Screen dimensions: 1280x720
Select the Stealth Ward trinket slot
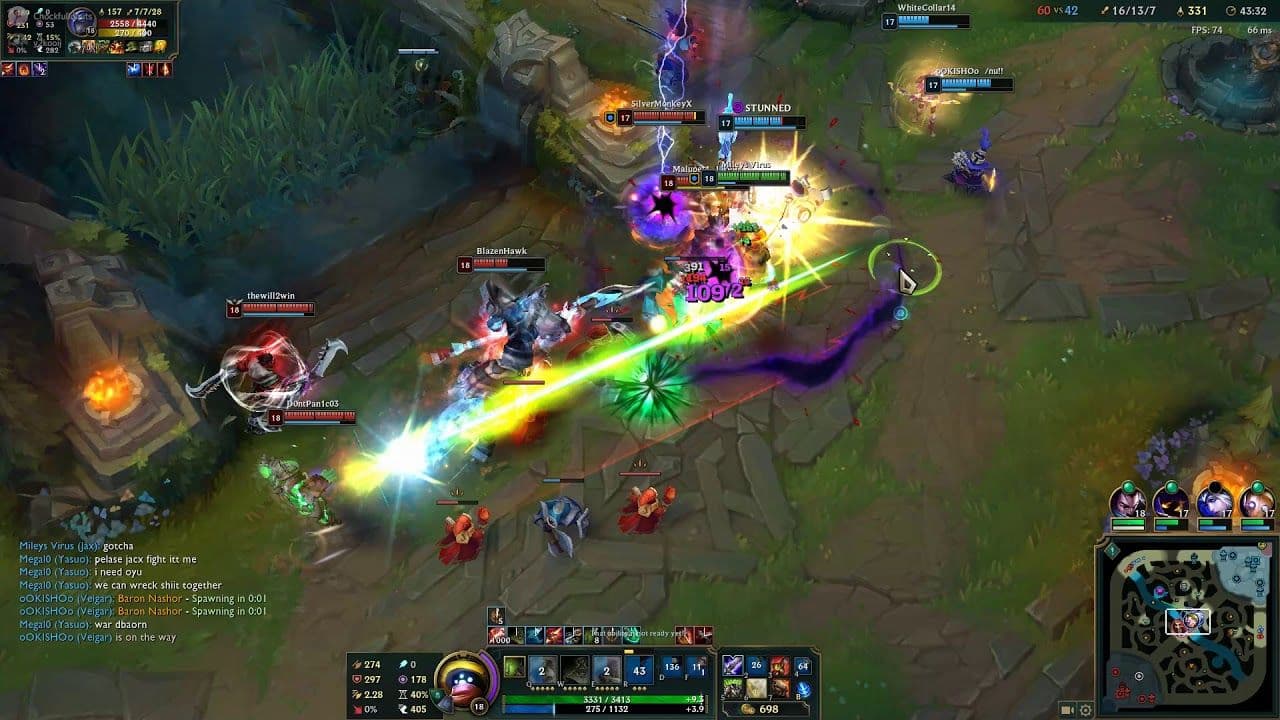pos(804,688)
